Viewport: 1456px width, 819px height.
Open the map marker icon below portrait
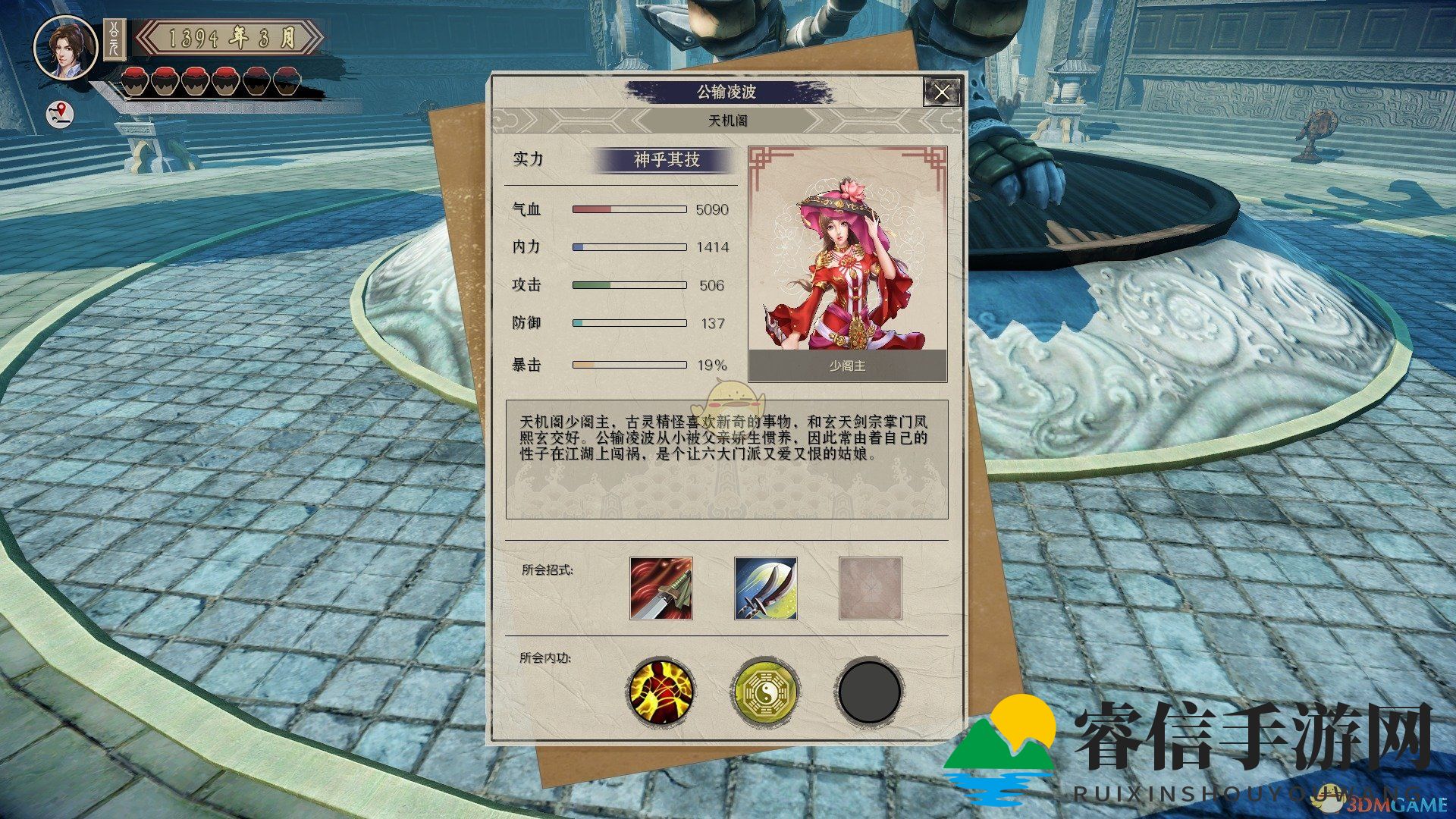click(61, 115)
